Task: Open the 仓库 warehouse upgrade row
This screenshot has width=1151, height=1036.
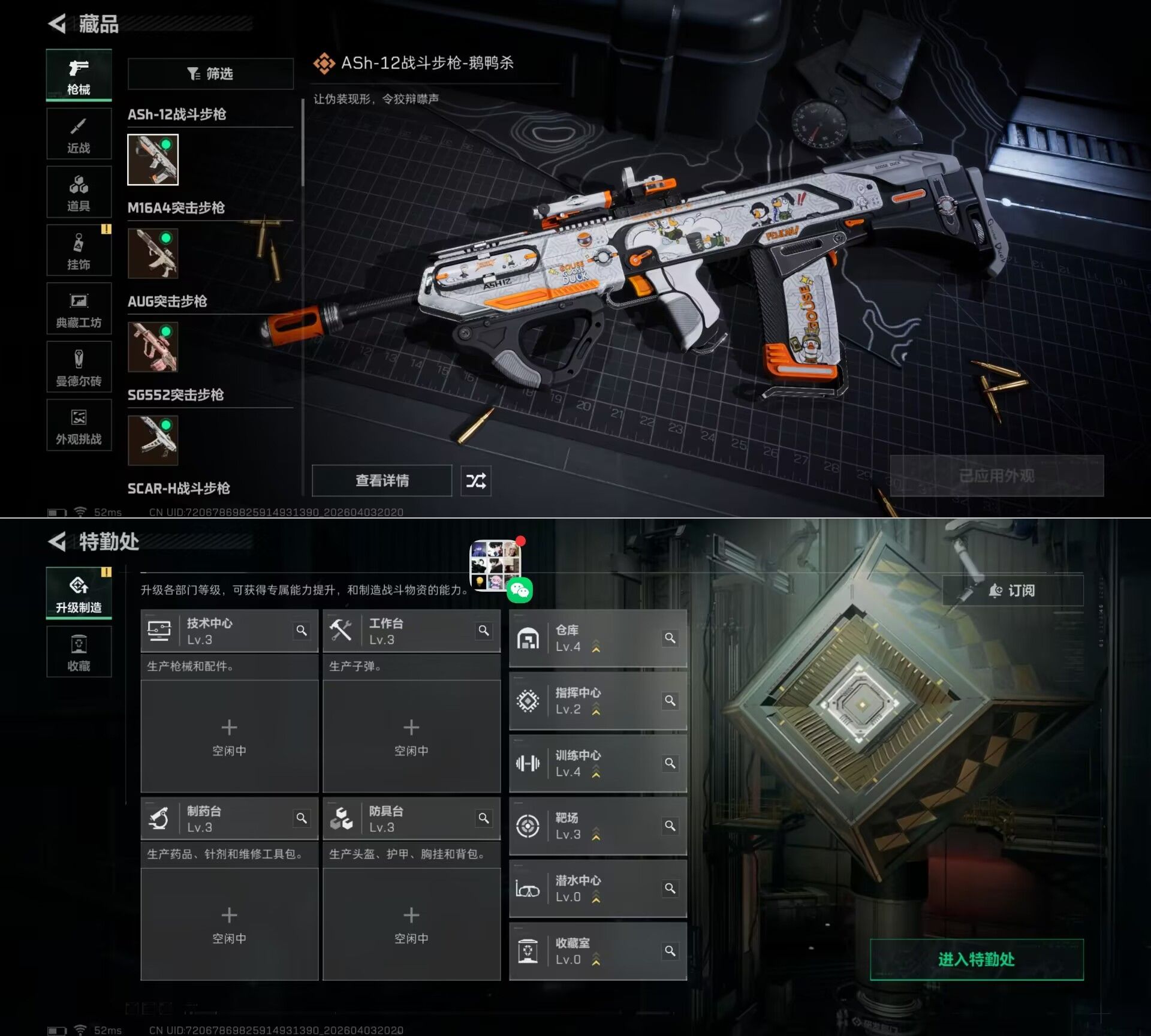Action: (598, 639)
